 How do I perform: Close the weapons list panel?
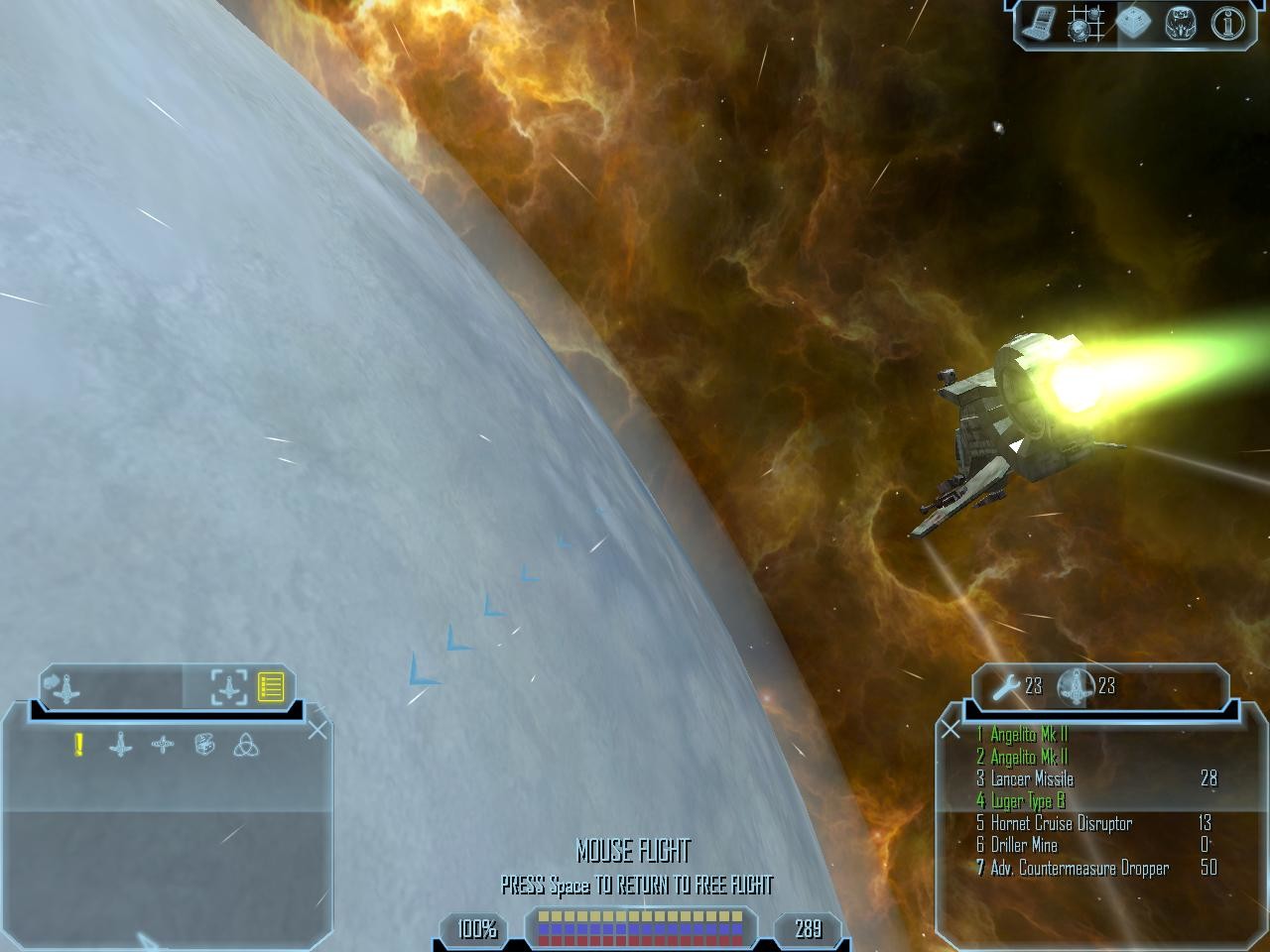point(951,730)
